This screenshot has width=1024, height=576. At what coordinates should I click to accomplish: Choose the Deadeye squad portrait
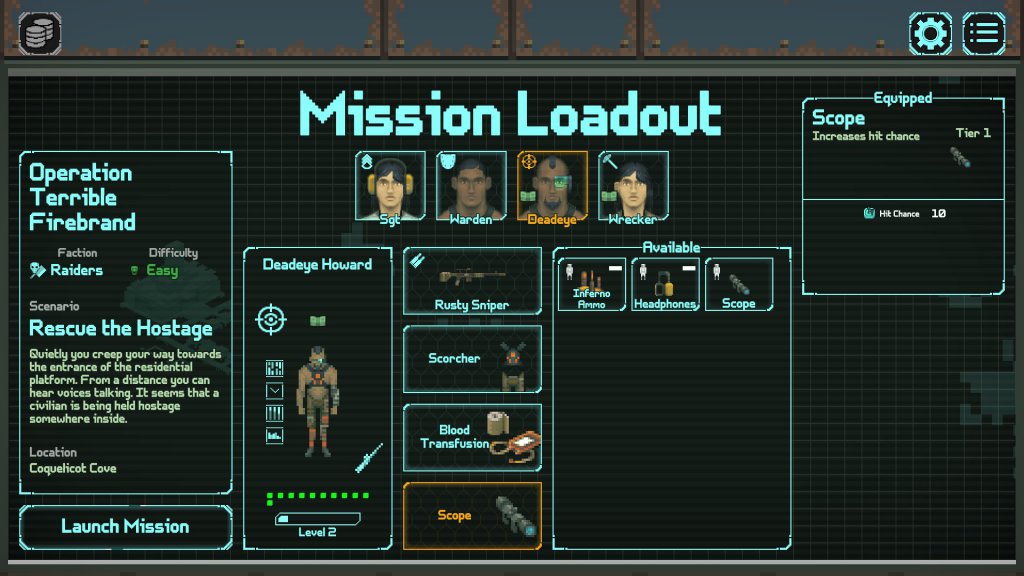552,186
